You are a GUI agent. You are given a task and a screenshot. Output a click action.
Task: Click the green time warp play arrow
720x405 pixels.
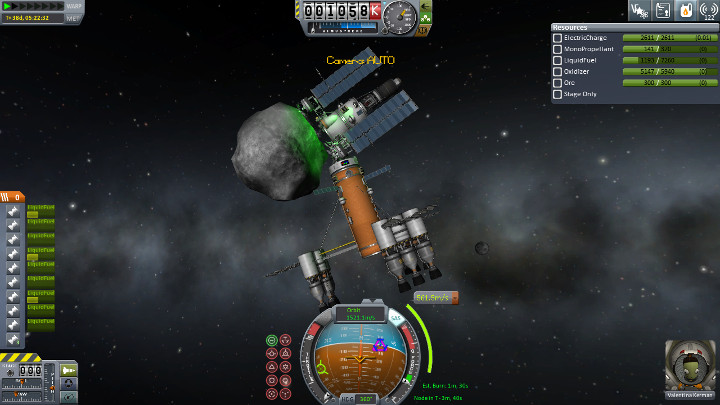(x=7, y=6)
